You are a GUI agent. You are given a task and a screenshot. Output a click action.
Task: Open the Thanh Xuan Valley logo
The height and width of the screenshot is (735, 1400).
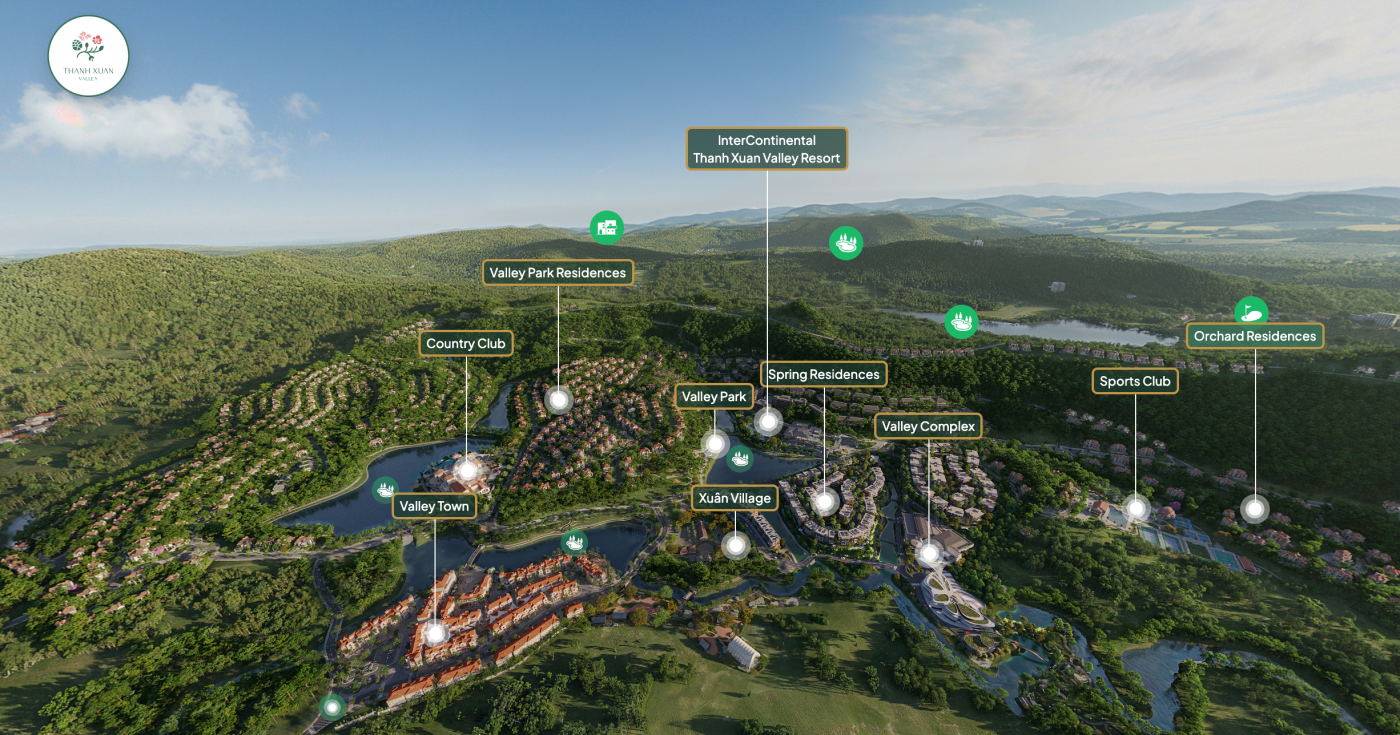89,56
